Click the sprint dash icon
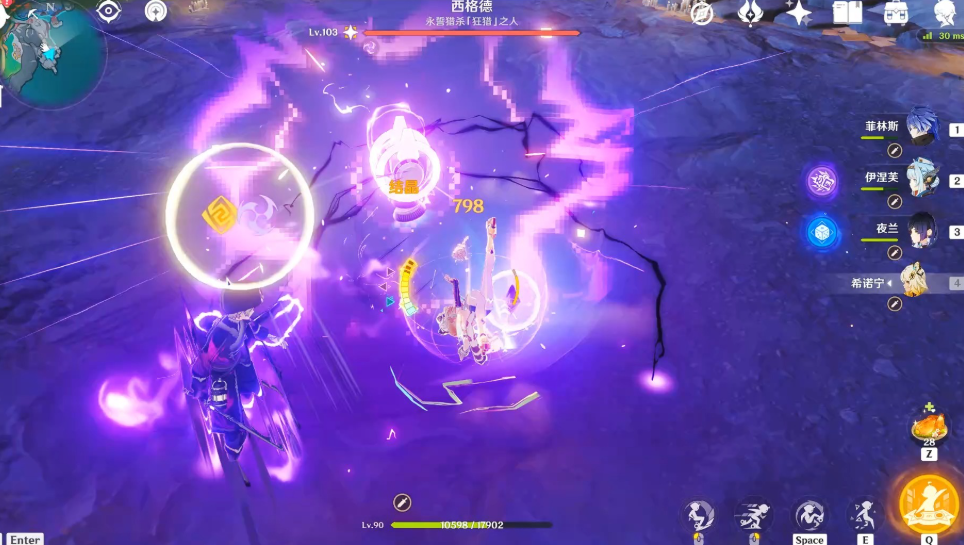The image size is (964, 545). tap(751, 516)
